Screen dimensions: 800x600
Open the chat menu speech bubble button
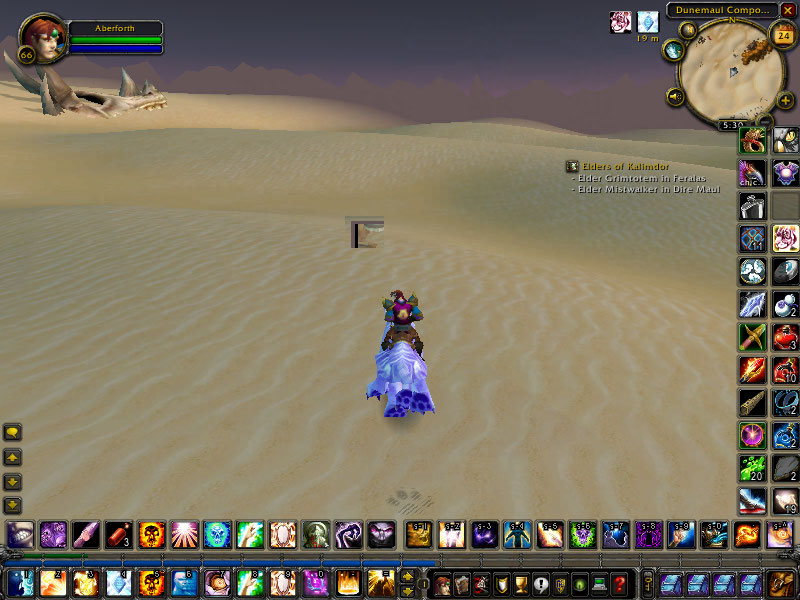coord(13,433)
